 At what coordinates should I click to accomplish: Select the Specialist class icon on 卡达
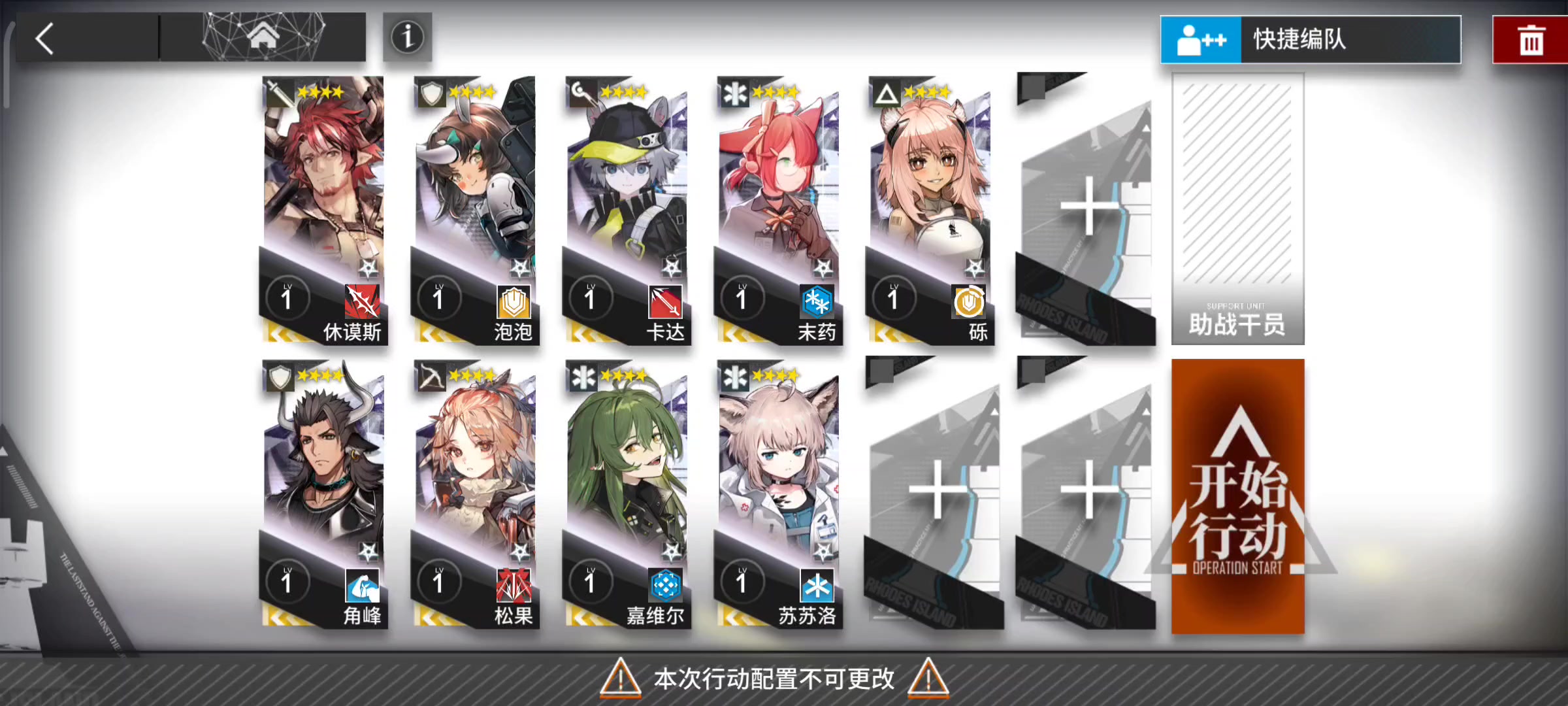(x=580, y=92)
